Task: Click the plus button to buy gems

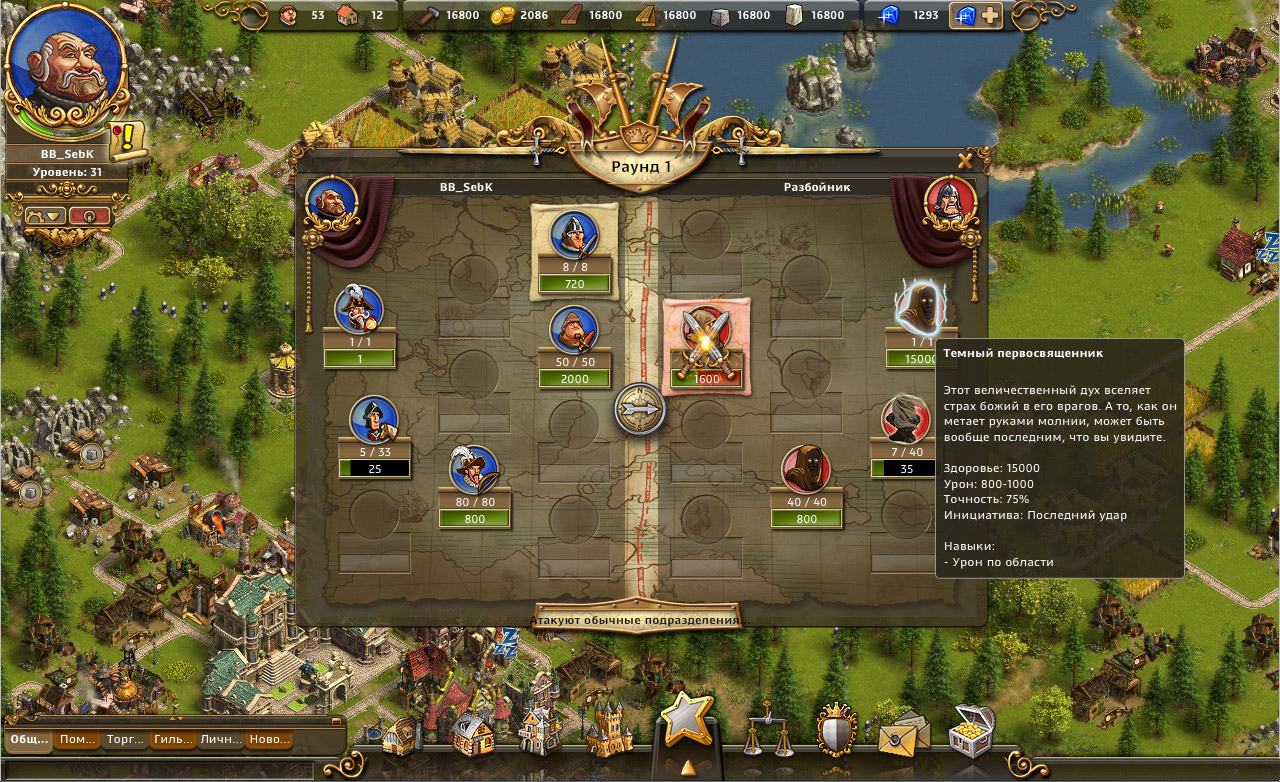Action: 988,15
